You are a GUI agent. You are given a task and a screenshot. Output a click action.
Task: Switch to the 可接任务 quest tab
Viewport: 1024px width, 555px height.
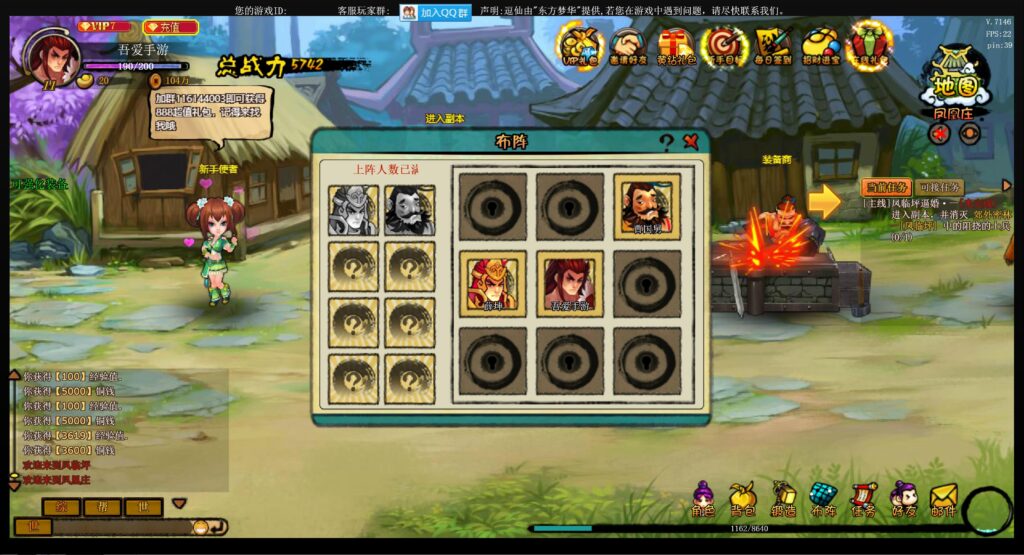click(x=939, y=187)
